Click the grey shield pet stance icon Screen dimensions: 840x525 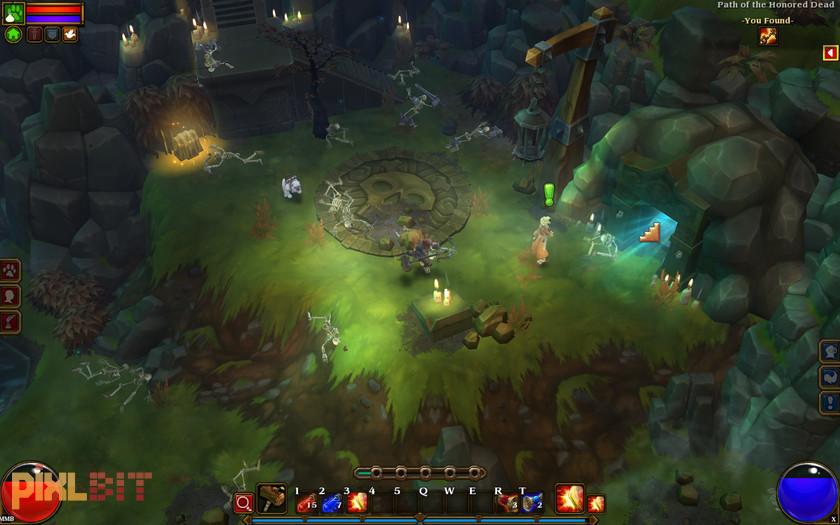(x=52, y=34)
